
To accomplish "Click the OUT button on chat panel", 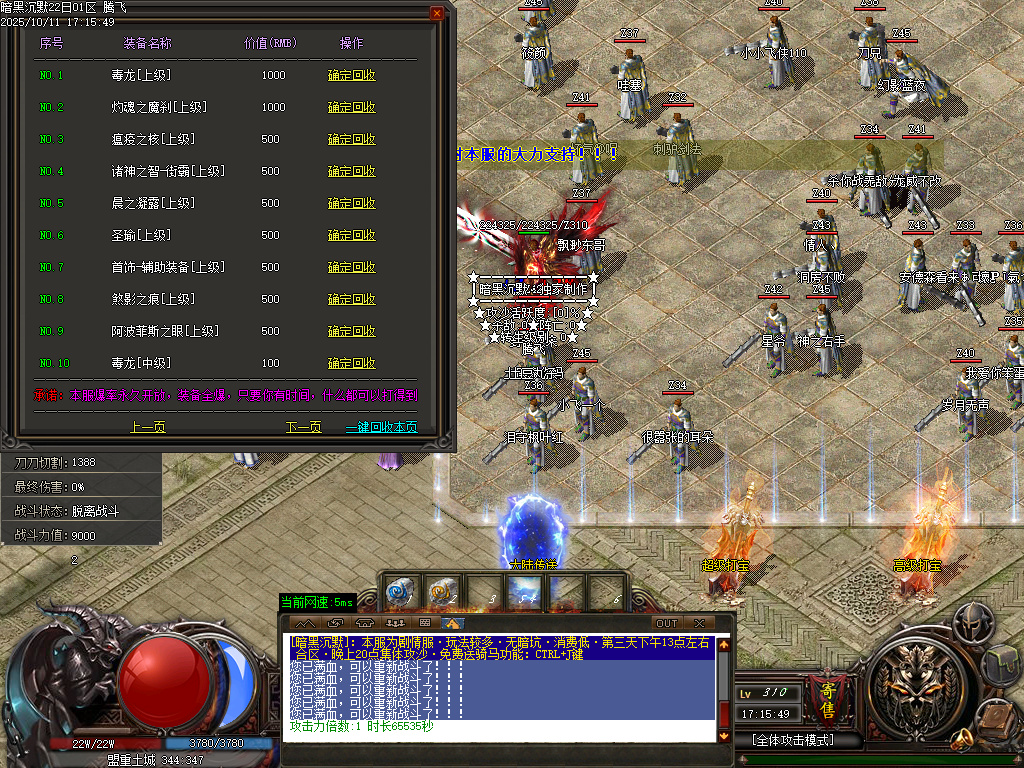I will pyautogui.click(x=666, y=623).
